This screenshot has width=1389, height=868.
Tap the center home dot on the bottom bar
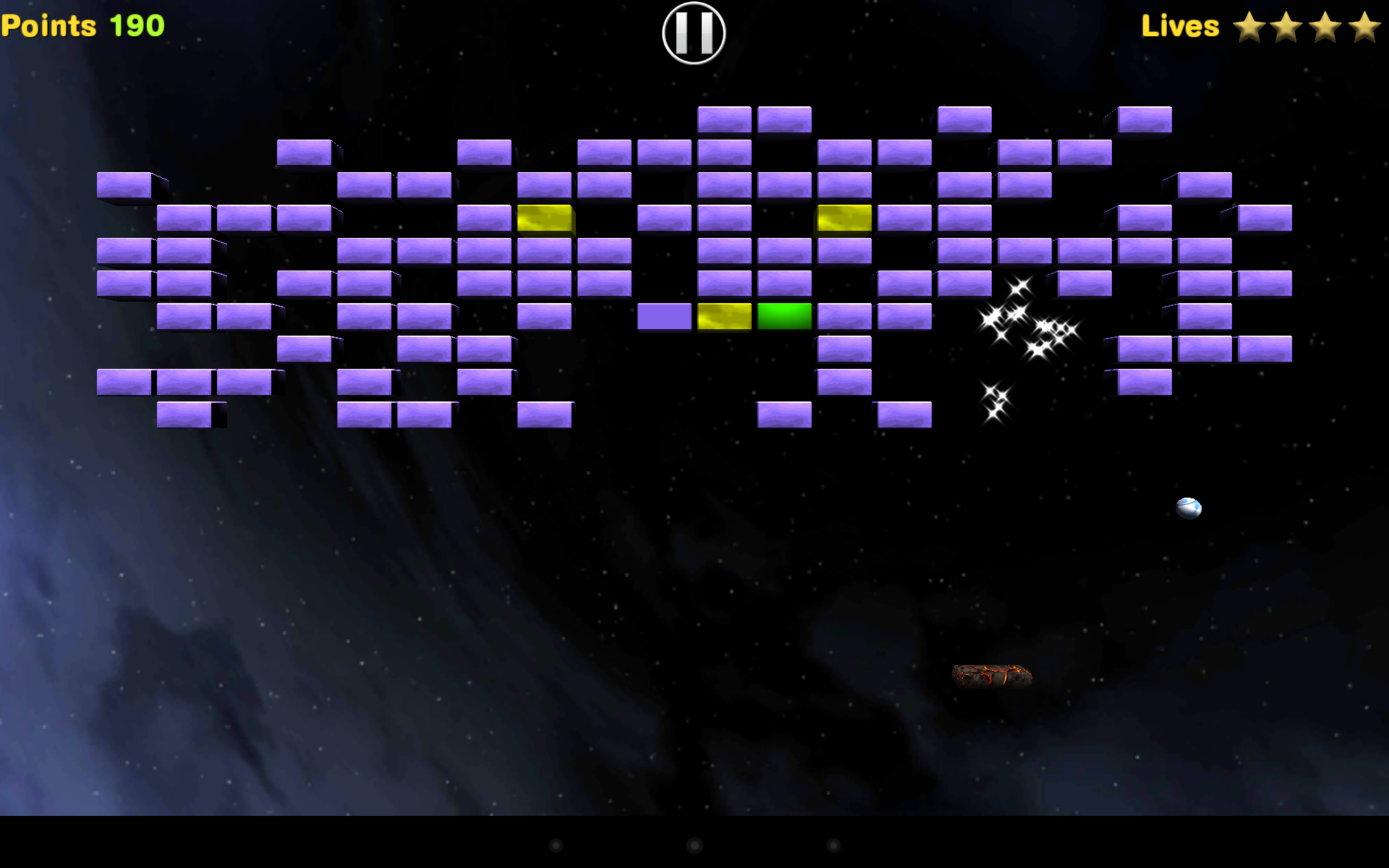point(693,845)
